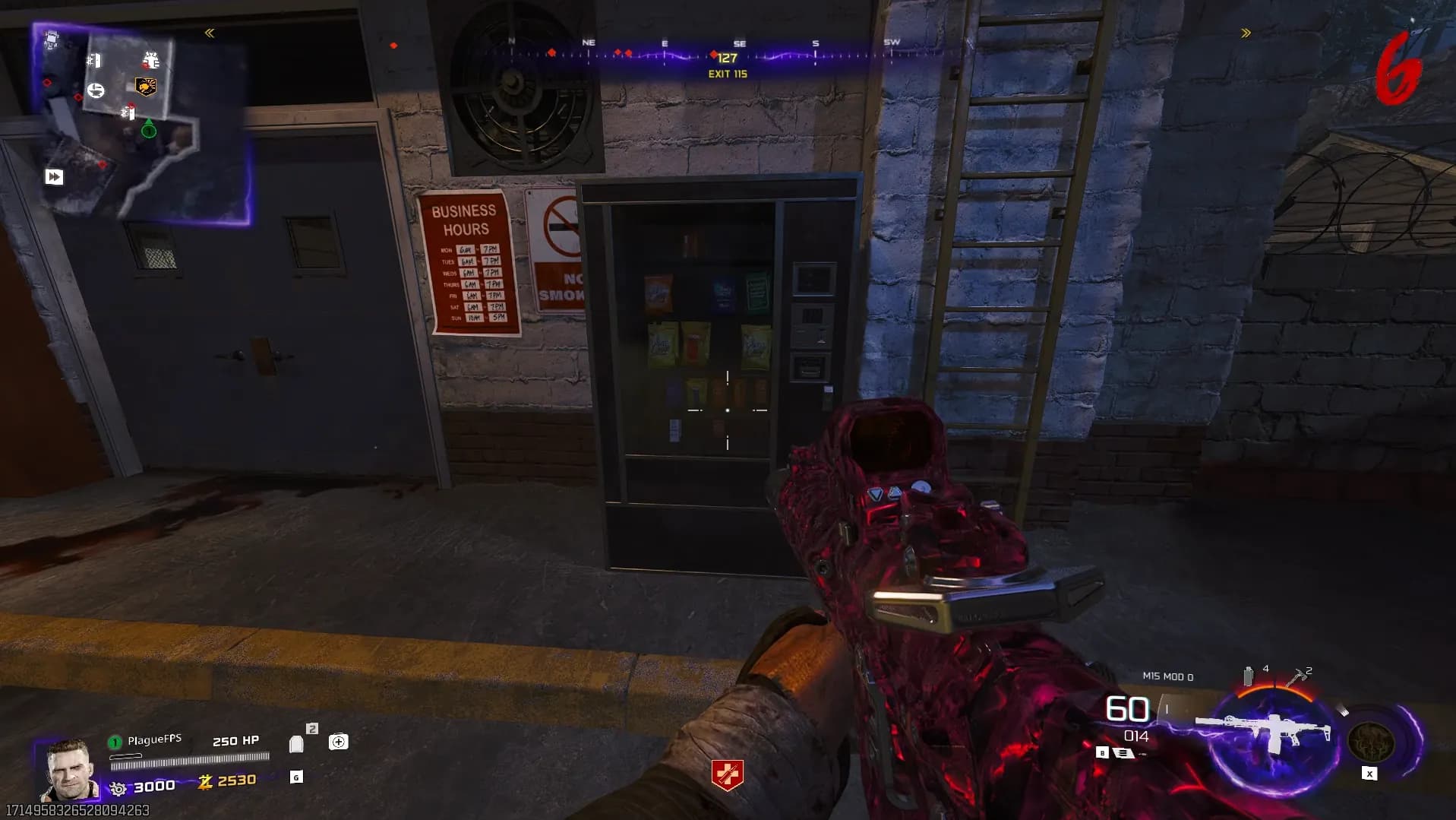Click the yellow Essence currency icon

click(x=205, y=781)
